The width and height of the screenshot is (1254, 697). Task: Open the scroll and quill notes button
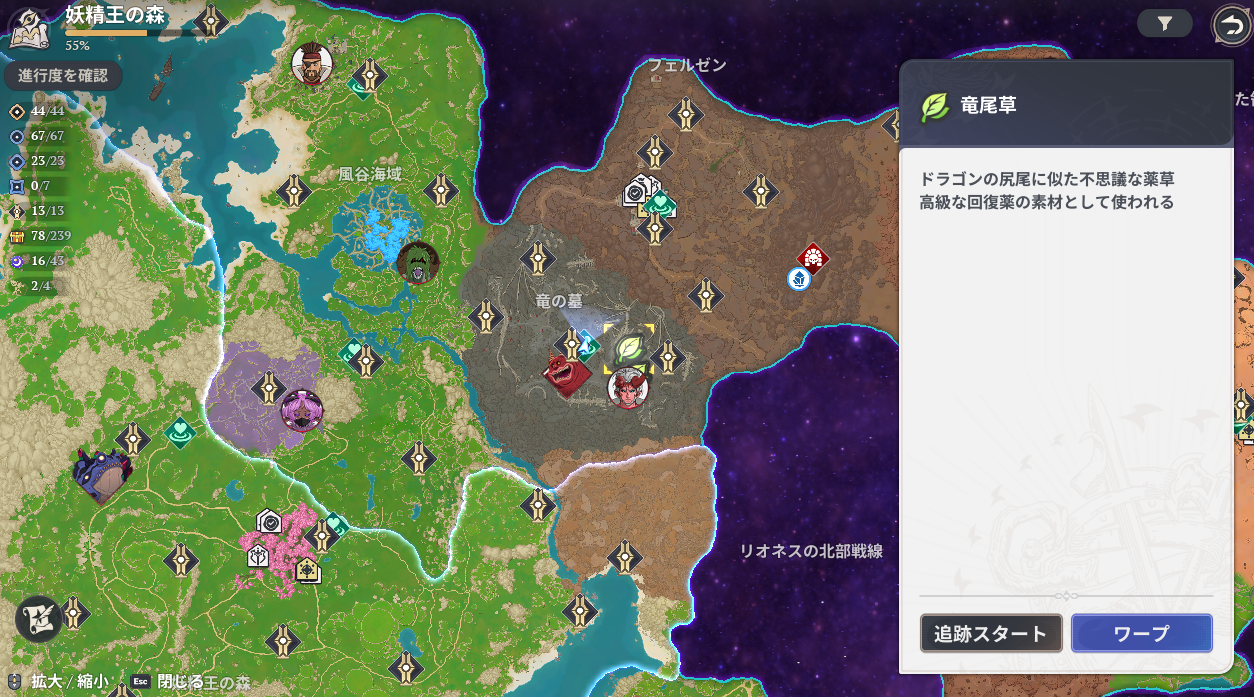38,617
